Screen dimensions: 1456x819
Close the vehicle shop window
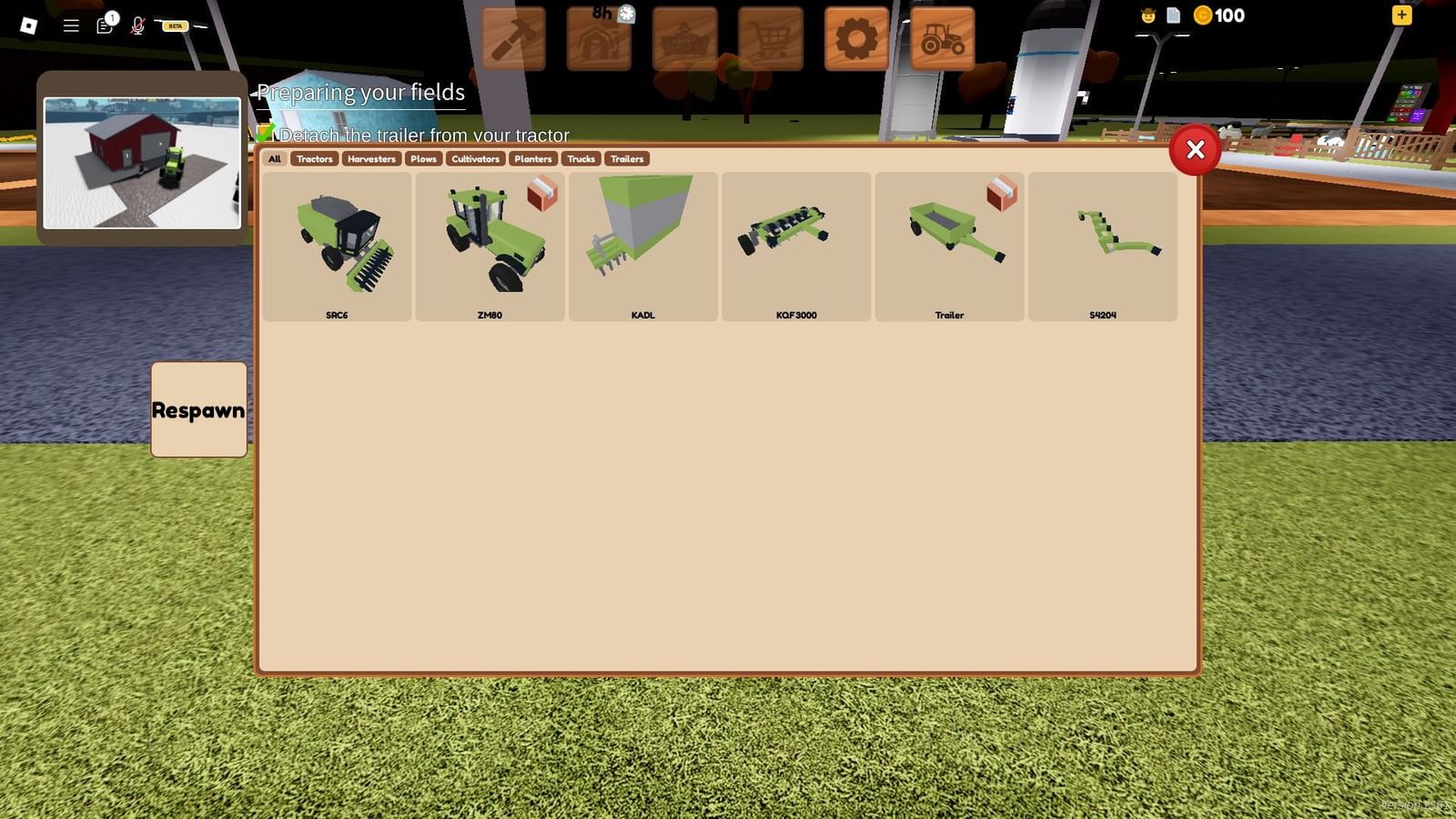tap(1196, 150)
